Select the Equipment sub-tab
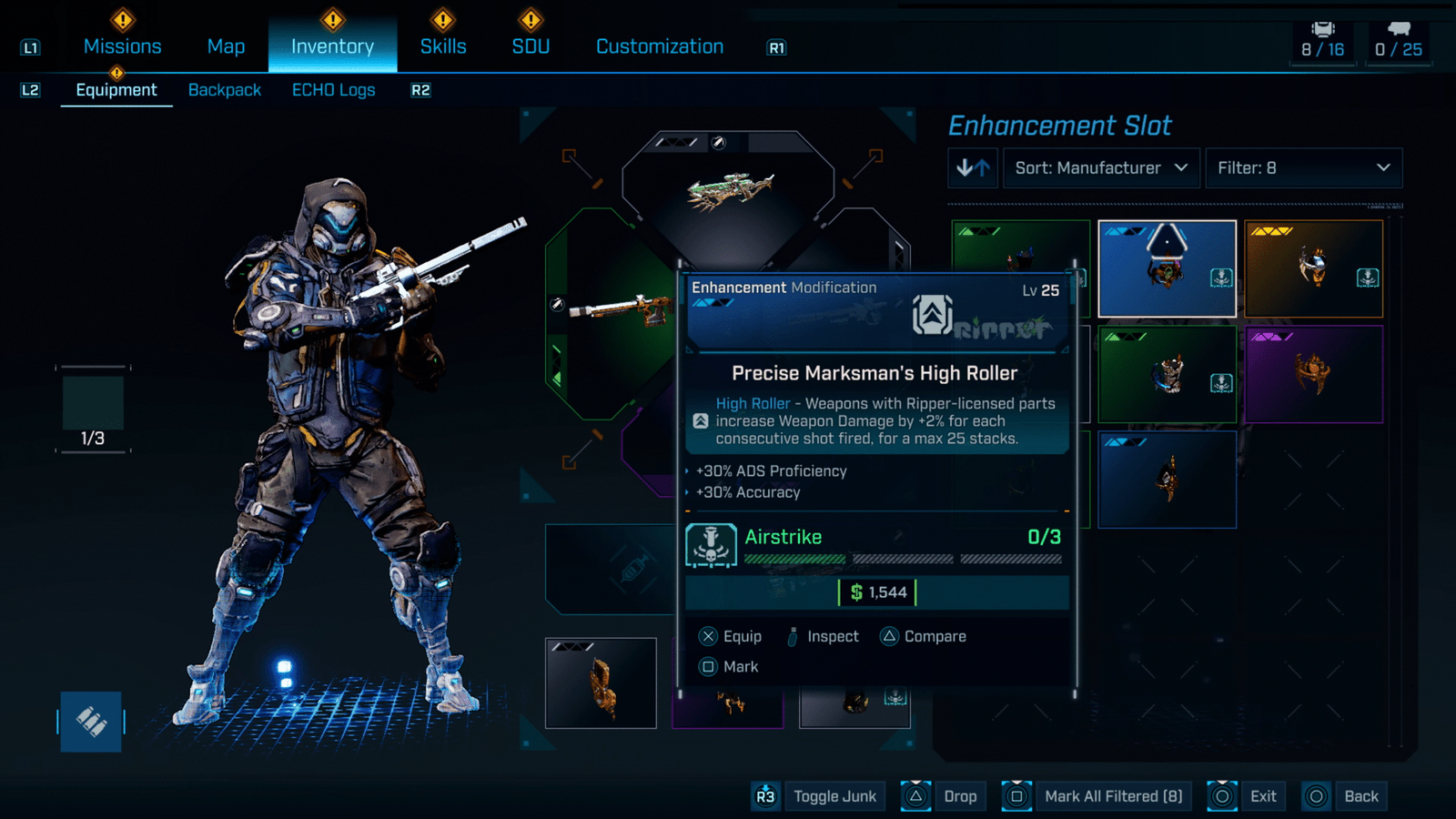 116,90
